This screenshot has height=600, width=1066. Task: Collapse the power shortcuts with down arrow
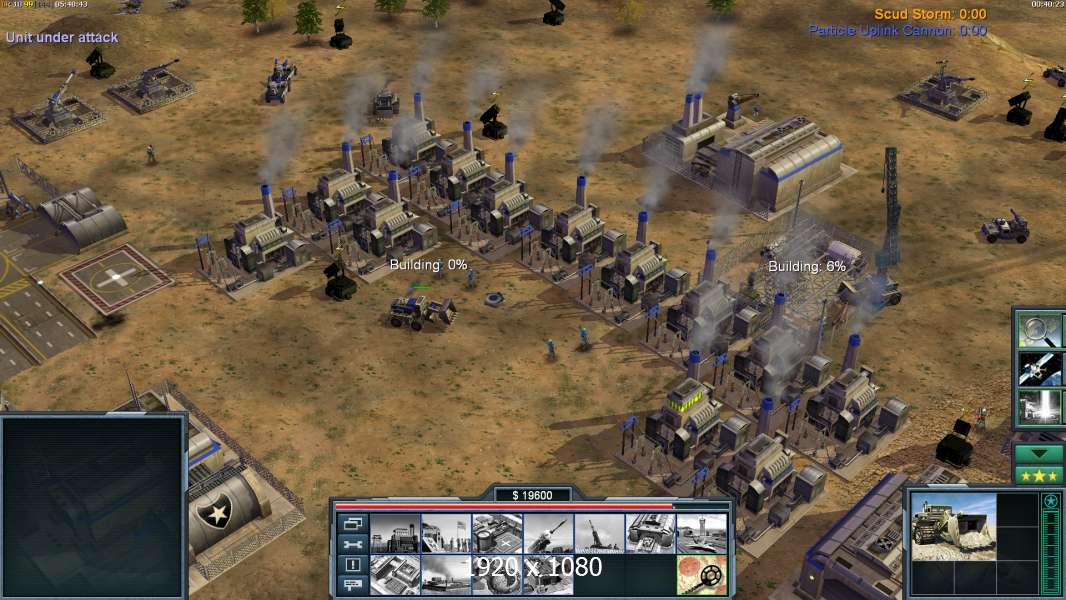(x=1039, y=453)
